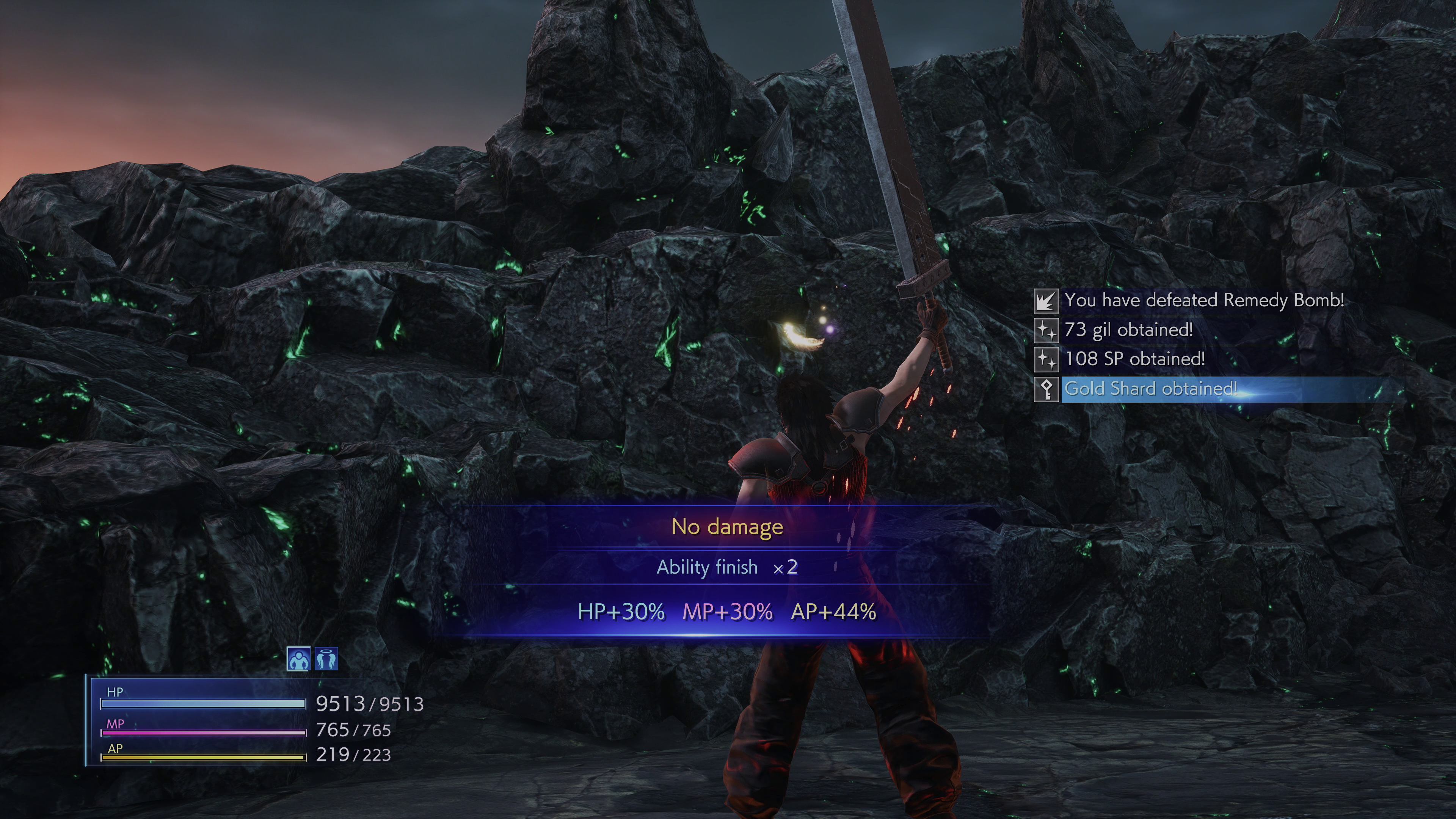The image size is (1456, 819).
Task: Click the Gold Shard obtained notification
Action: [x=1150, y=389]
